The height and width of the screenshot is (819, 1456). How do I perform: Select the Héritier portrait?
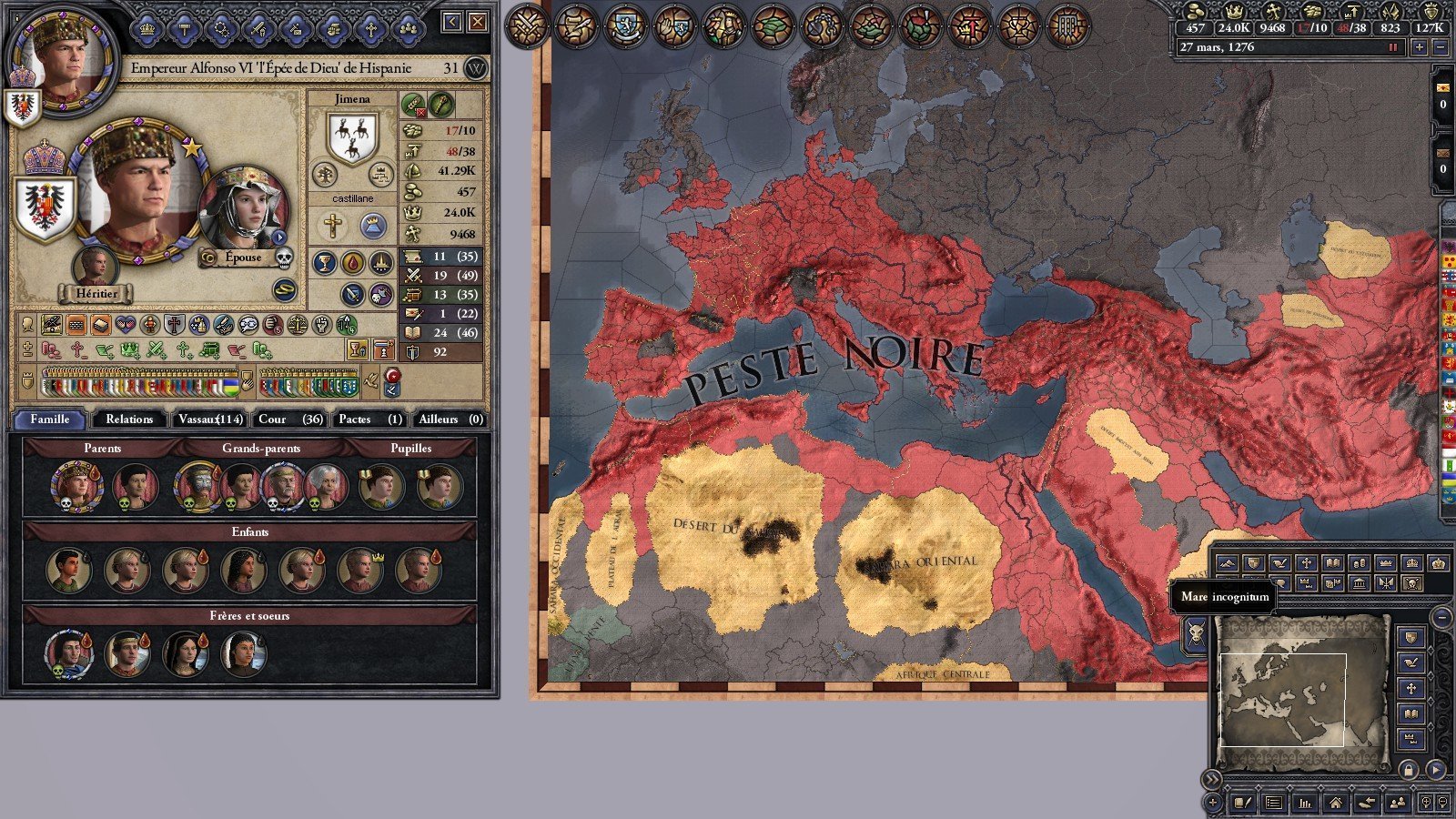click(95, 267)
